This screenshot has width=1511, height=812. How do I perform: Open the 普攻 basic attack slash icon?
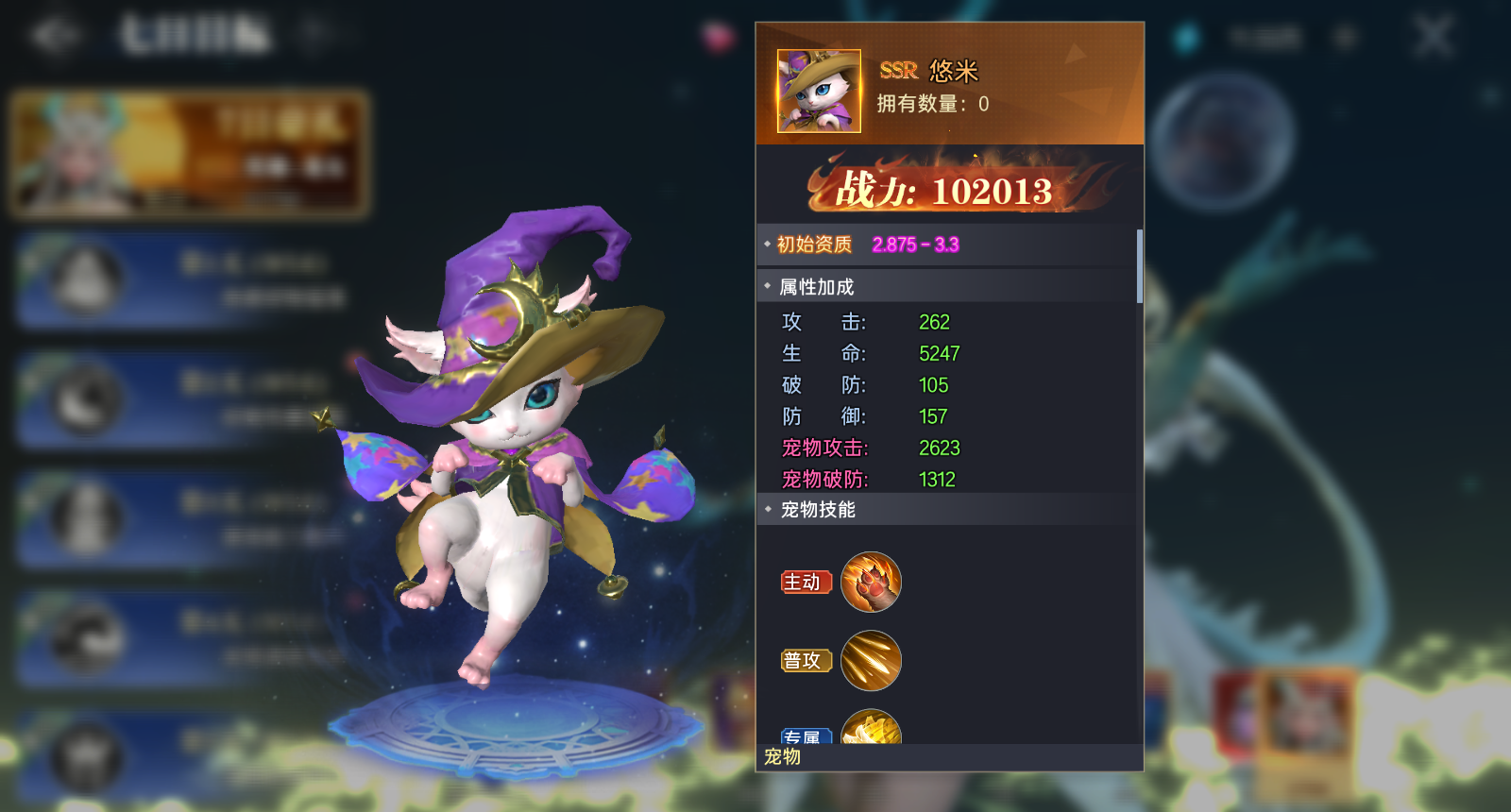(x=871, y=660)
